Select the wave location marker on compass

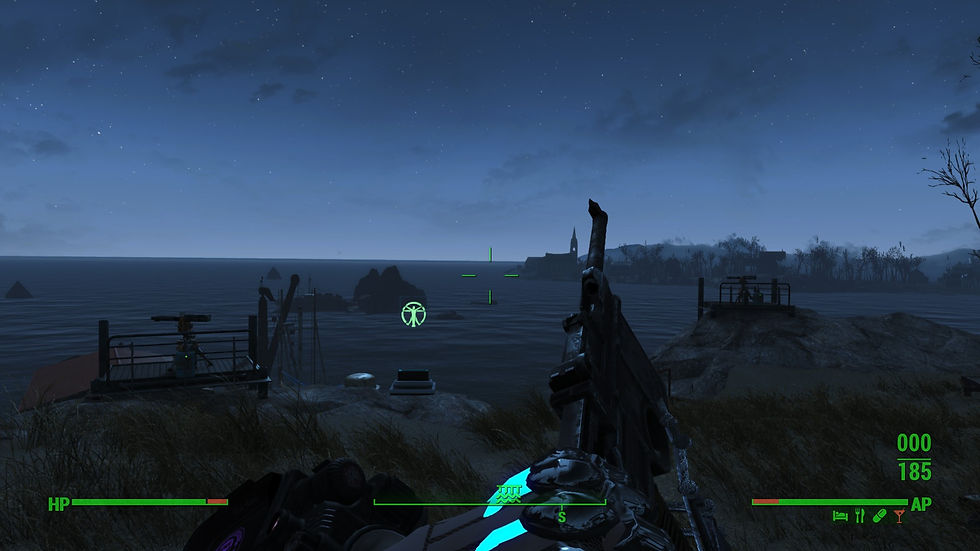coord(508,493)
